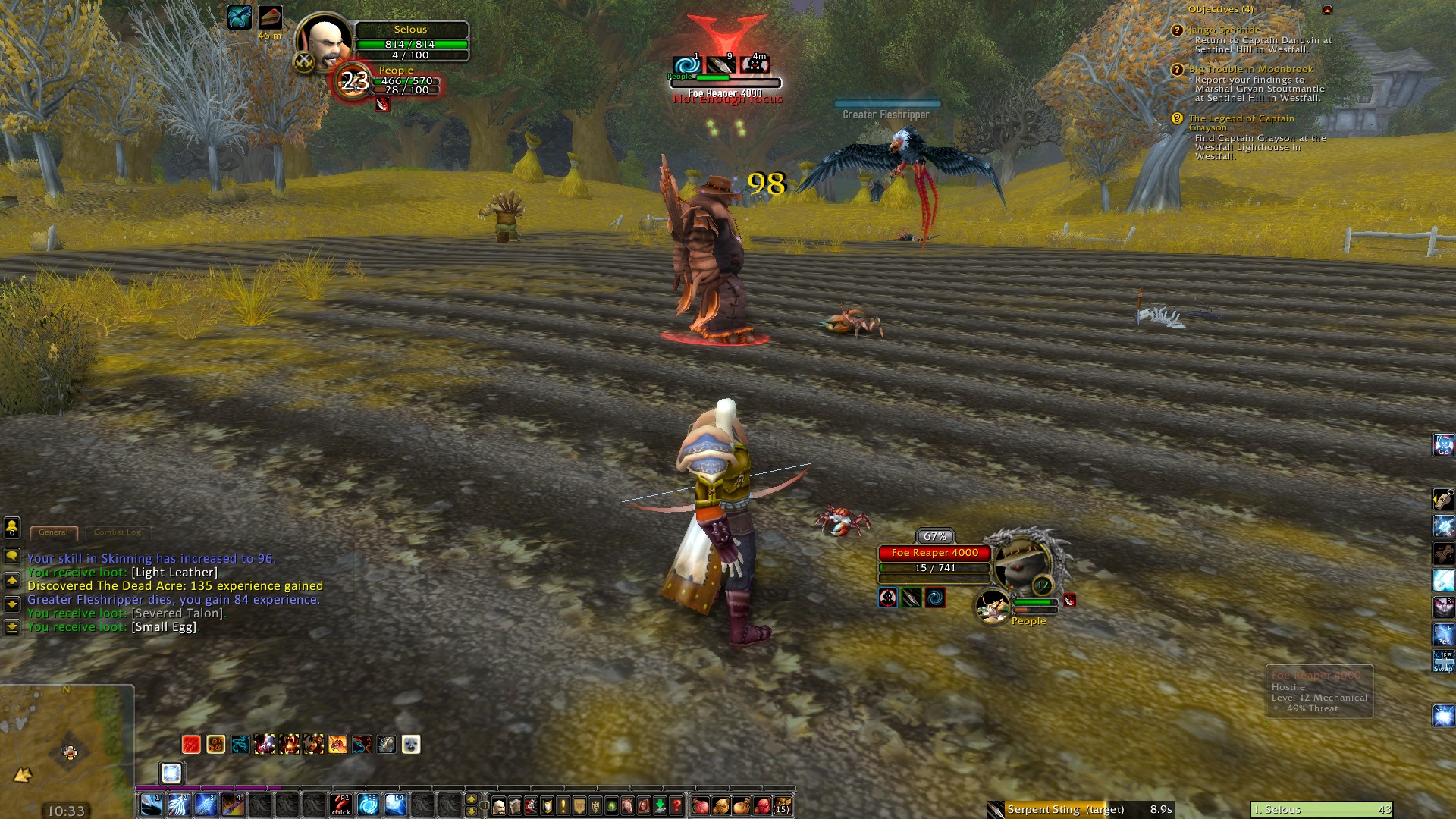Image resolution: width=1456 pixels, height=819 pixels.
Task: Select the General chat tab
Action: [53, 532]
